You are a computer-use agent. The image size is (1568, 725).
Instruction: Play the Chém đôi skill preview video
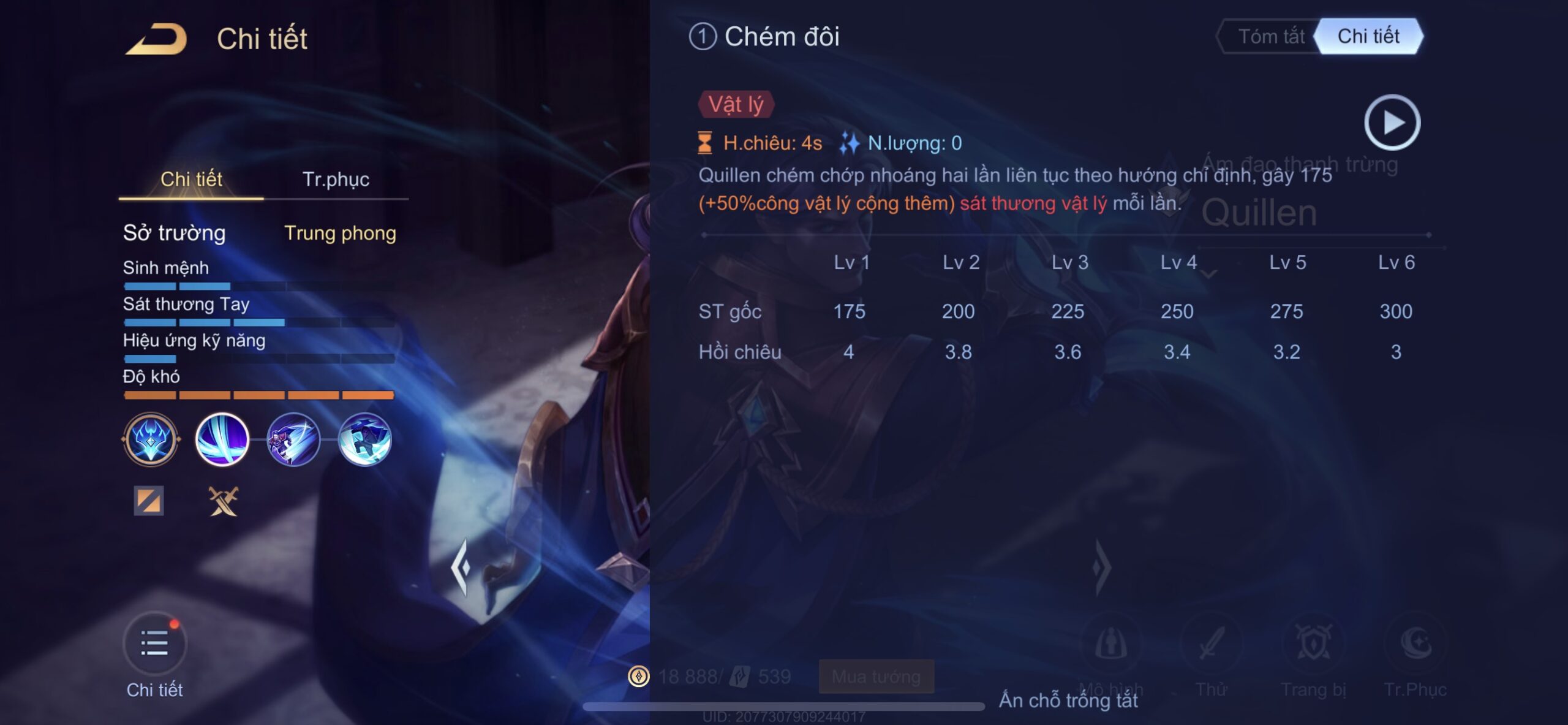click(1392, 123)
